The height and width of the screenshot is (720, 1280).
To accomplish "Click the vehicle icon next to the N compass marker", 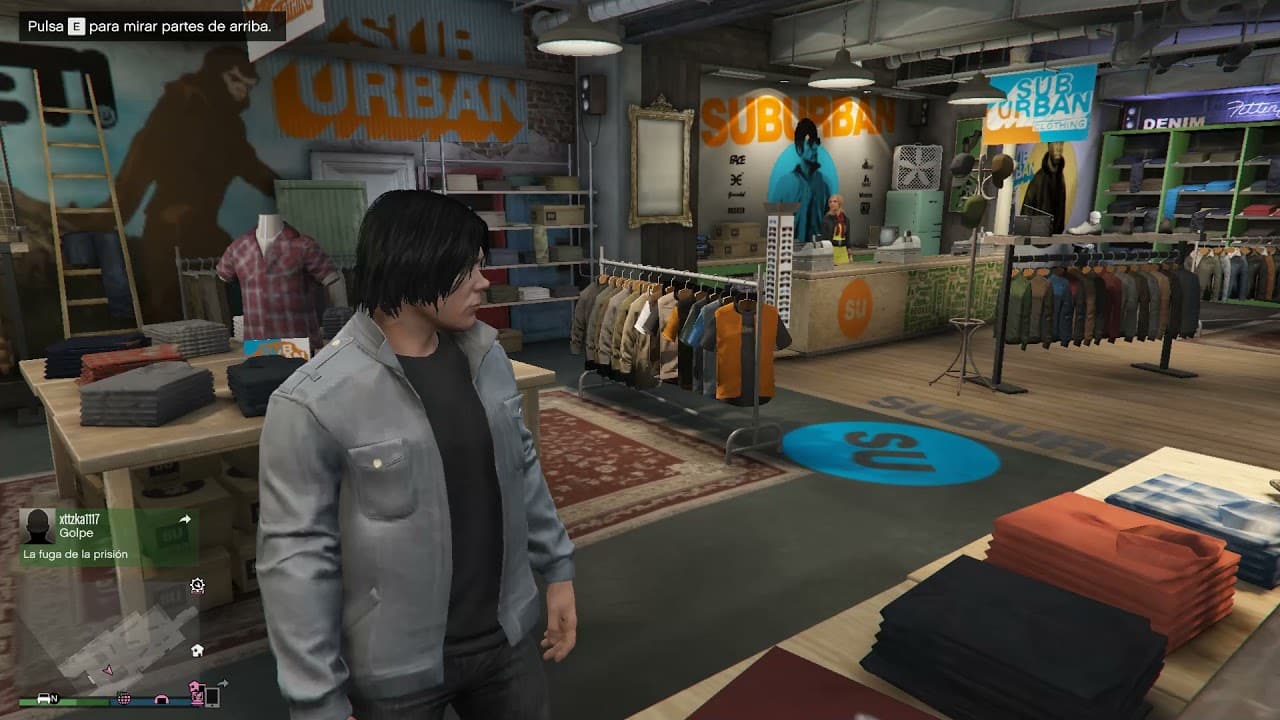I will [44, 699].
